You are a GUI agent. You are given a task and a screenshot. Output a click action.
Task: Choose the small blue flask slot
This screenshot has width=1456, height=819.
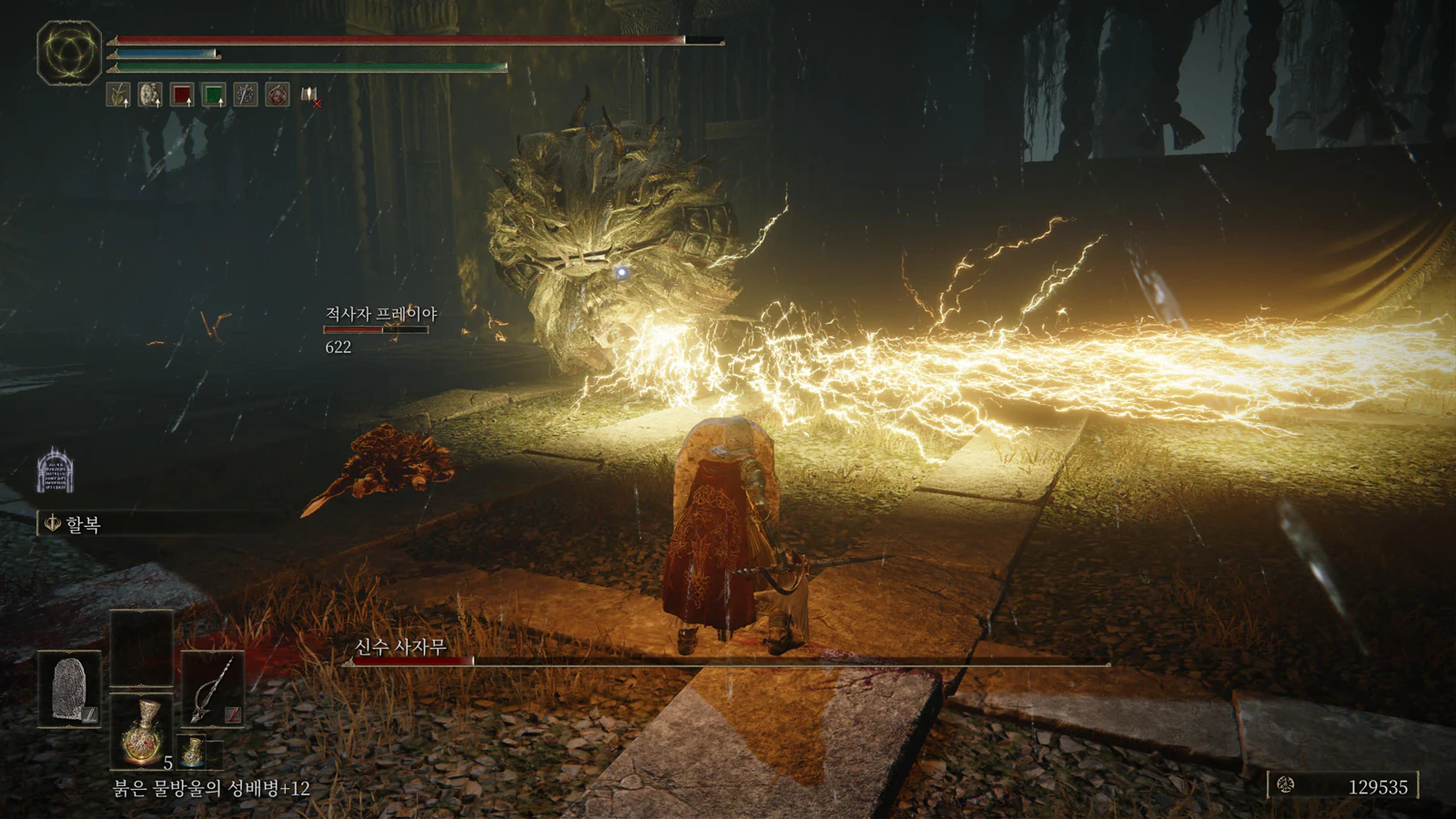(x=193, y=753)
